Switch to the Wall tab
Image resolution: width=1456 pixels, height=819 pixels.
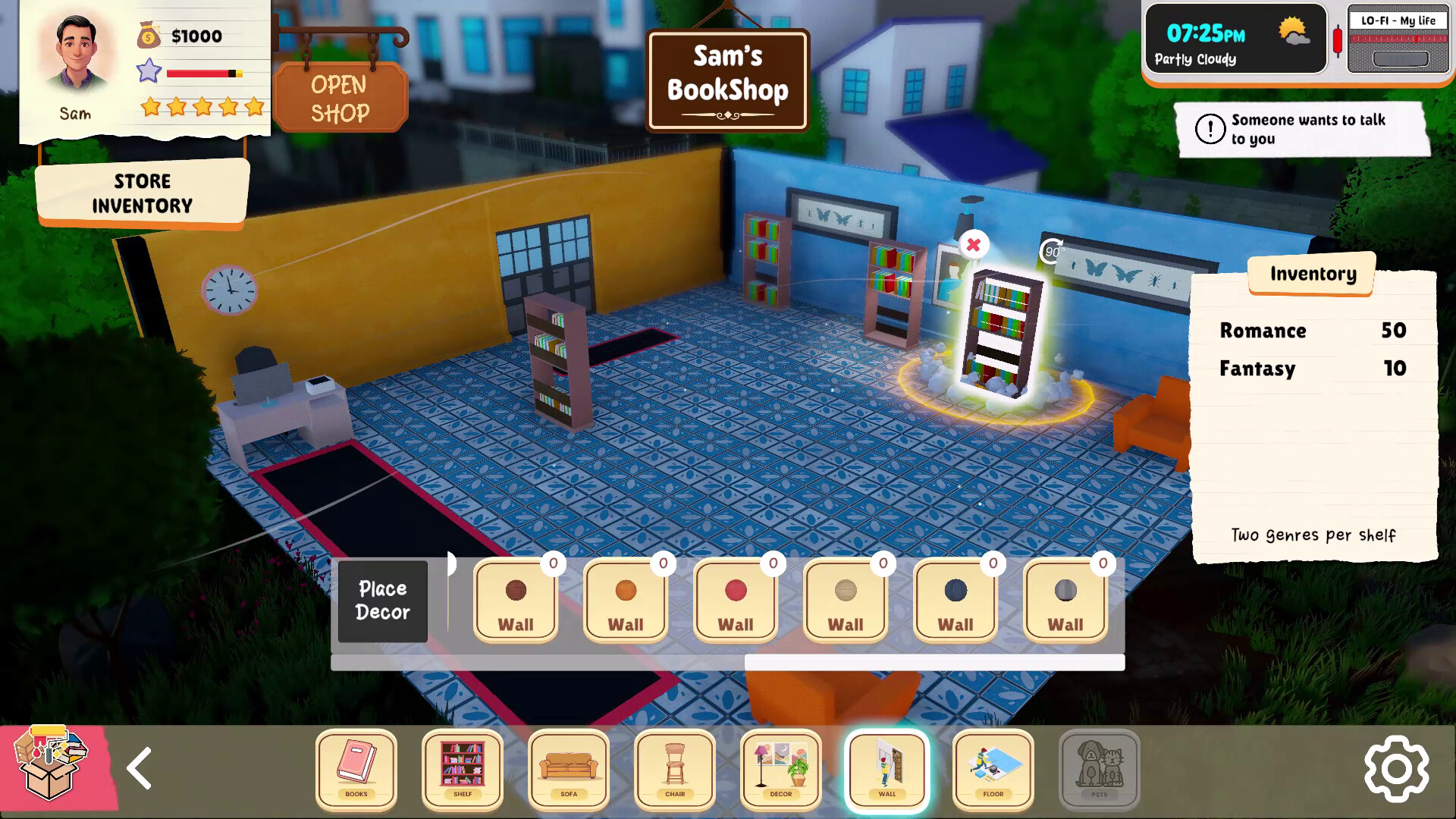click(886, 770)
